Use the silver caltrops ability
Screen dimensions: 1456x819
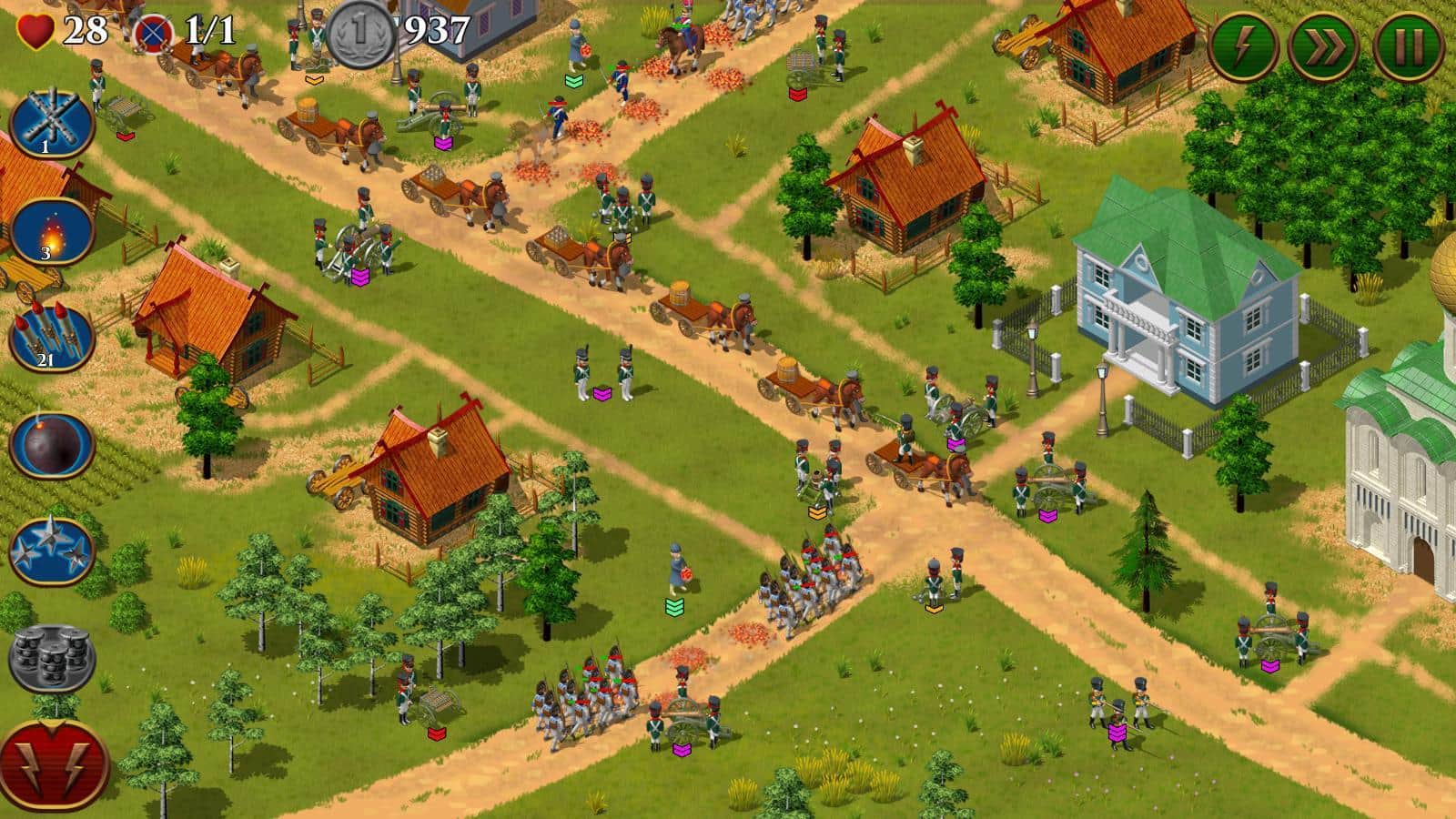(x=52, y=550)
